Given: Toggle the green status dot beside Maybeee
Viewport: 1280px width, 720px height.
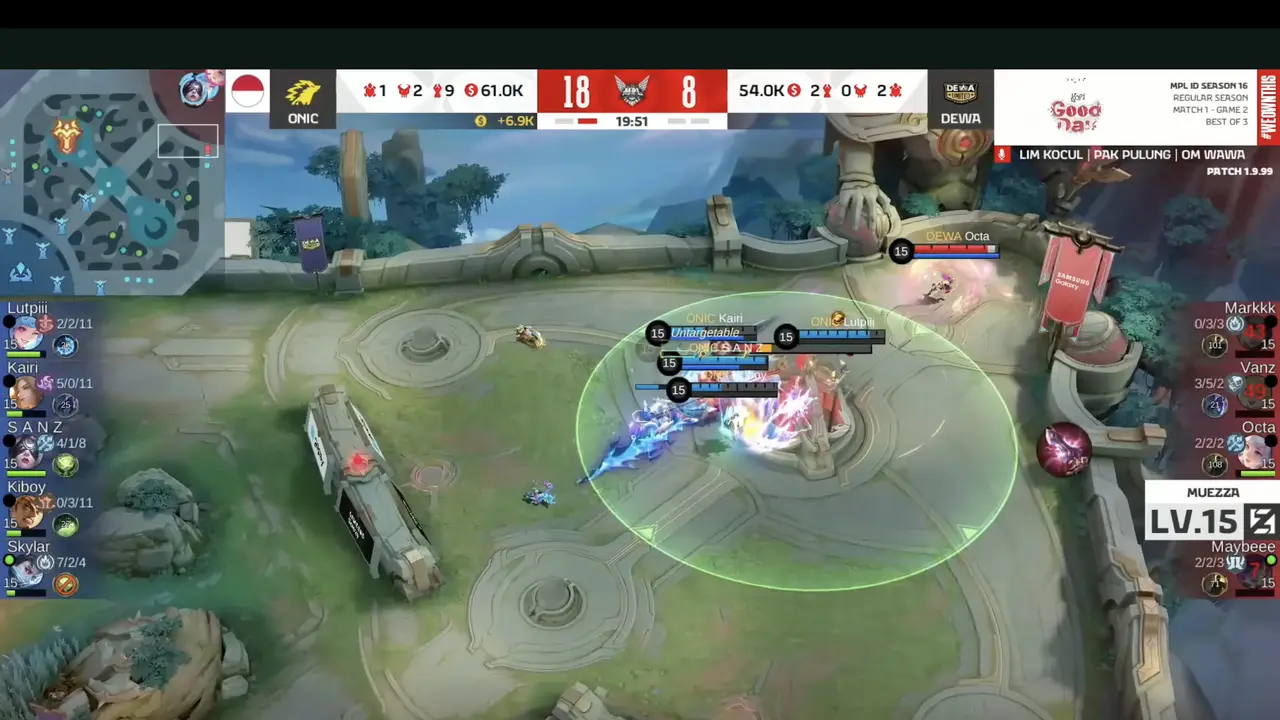Looking at the screenshot, I should [x=1270, y=559].
